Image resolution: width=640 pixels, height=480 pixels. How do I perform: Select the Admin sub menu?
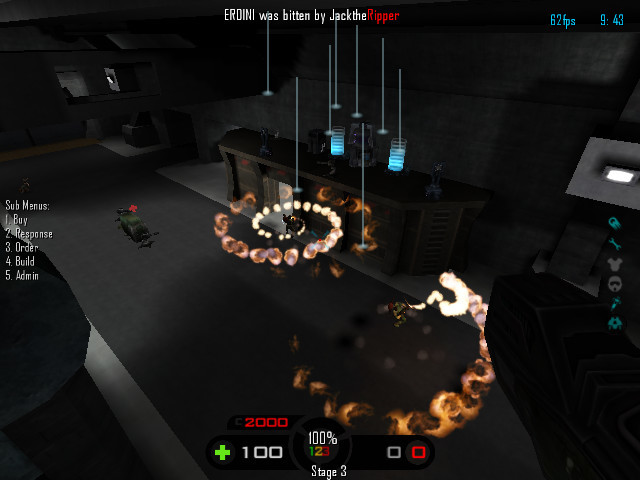point(22,275)
